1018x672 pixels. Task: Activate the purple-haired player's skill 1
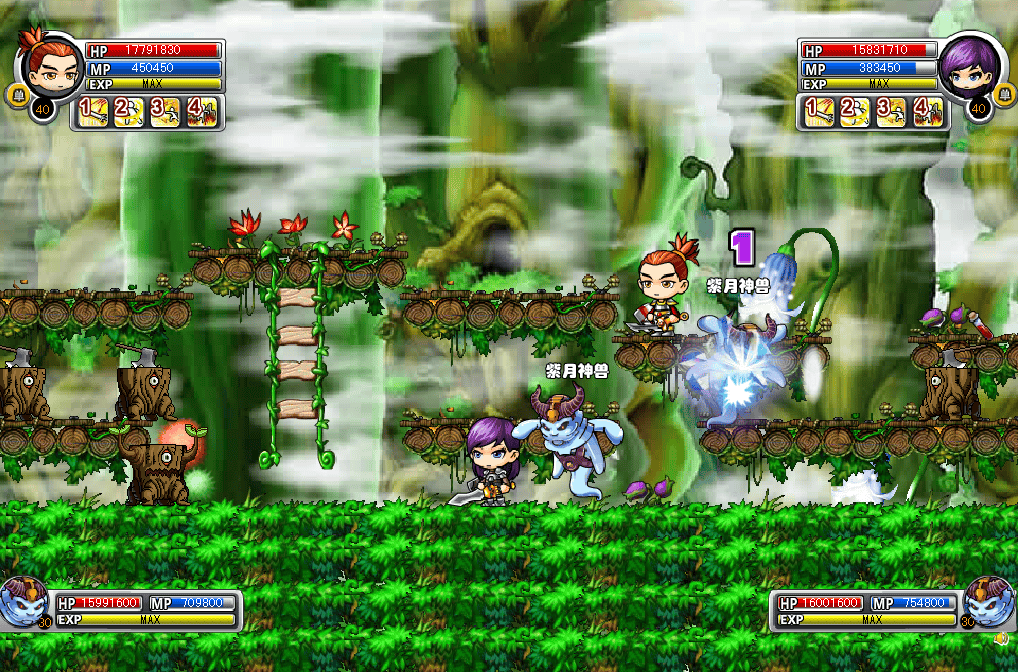[820, 111]
